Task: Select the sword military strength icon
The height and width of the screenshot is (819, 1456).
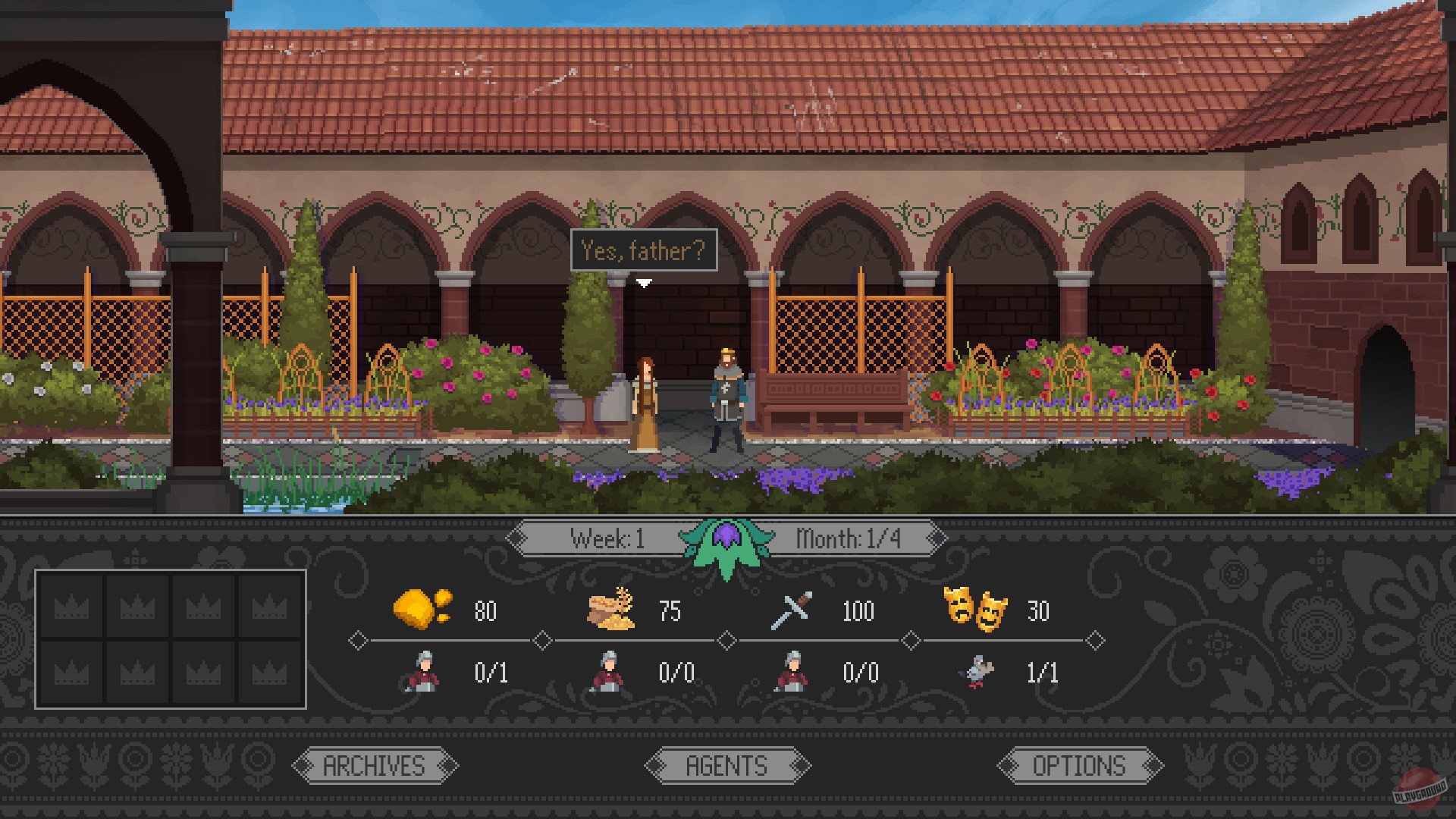Action: [x=789, y=610]
